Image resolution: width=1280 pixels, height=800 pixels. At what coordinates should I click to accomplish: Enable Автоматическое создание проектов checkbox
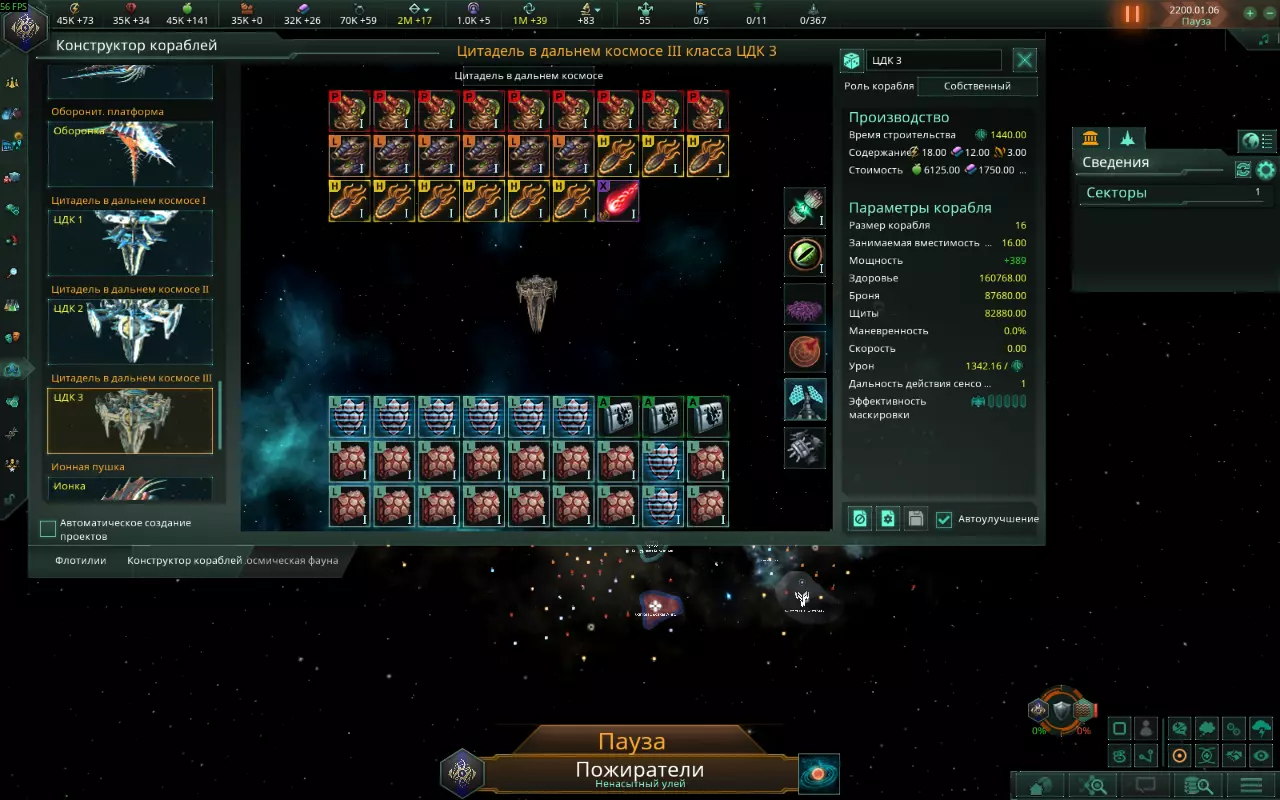coord(48,528)
